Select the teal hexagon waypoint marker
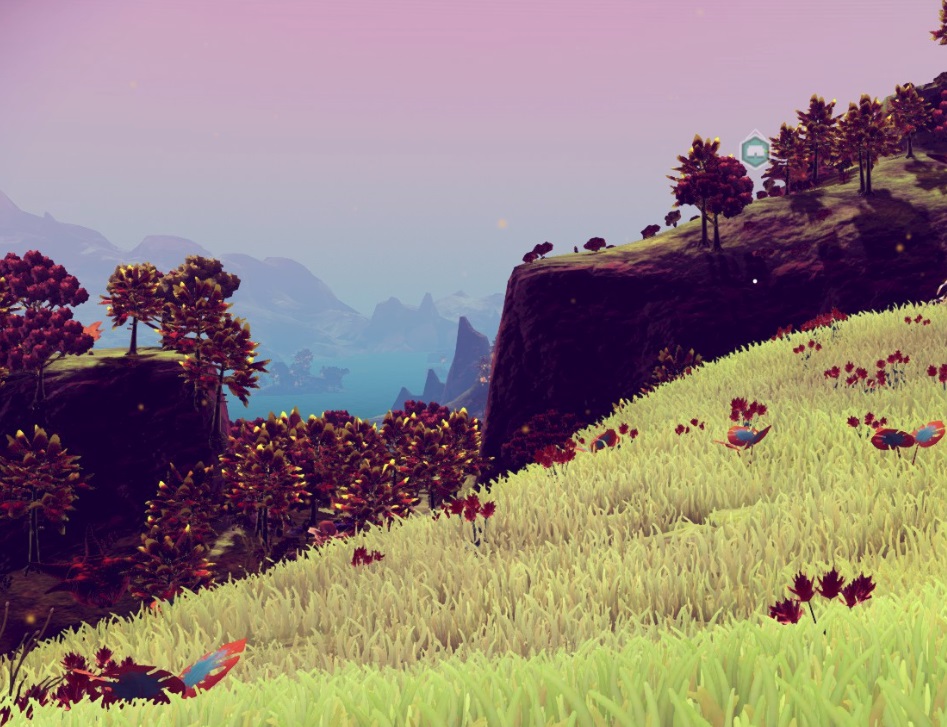947x727 pixels. 755,151
